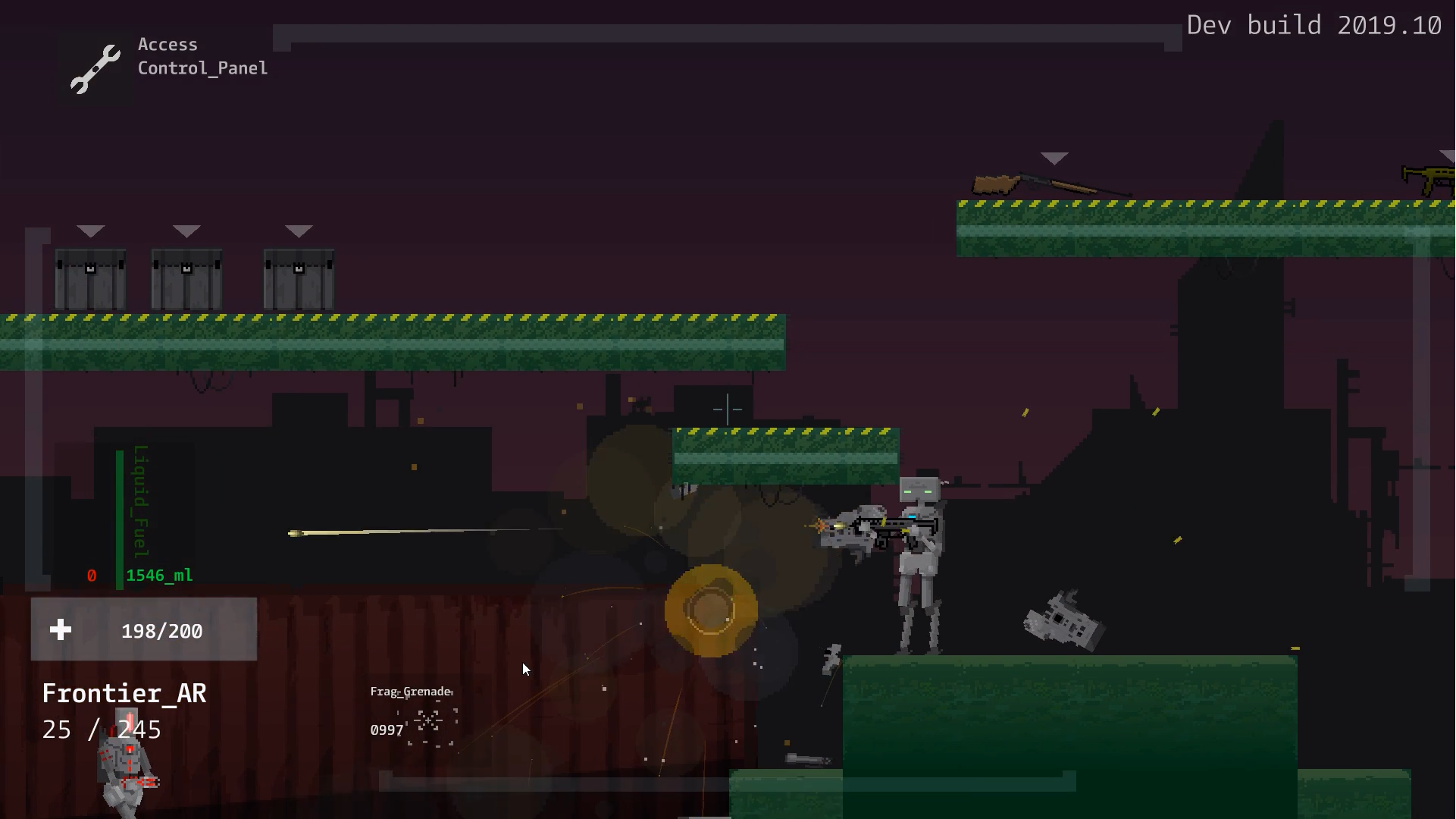Click the middle supply crate
The width and height of the screenshot is (1456, 819).
tap(186, 279)
